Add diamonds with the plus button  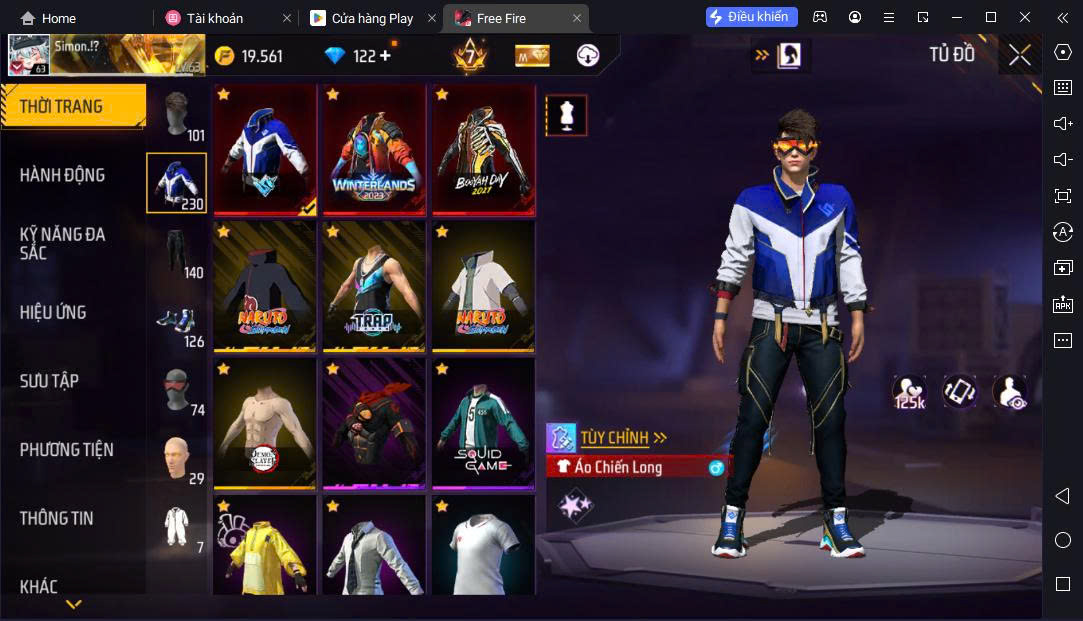click(x=385, y=56)
